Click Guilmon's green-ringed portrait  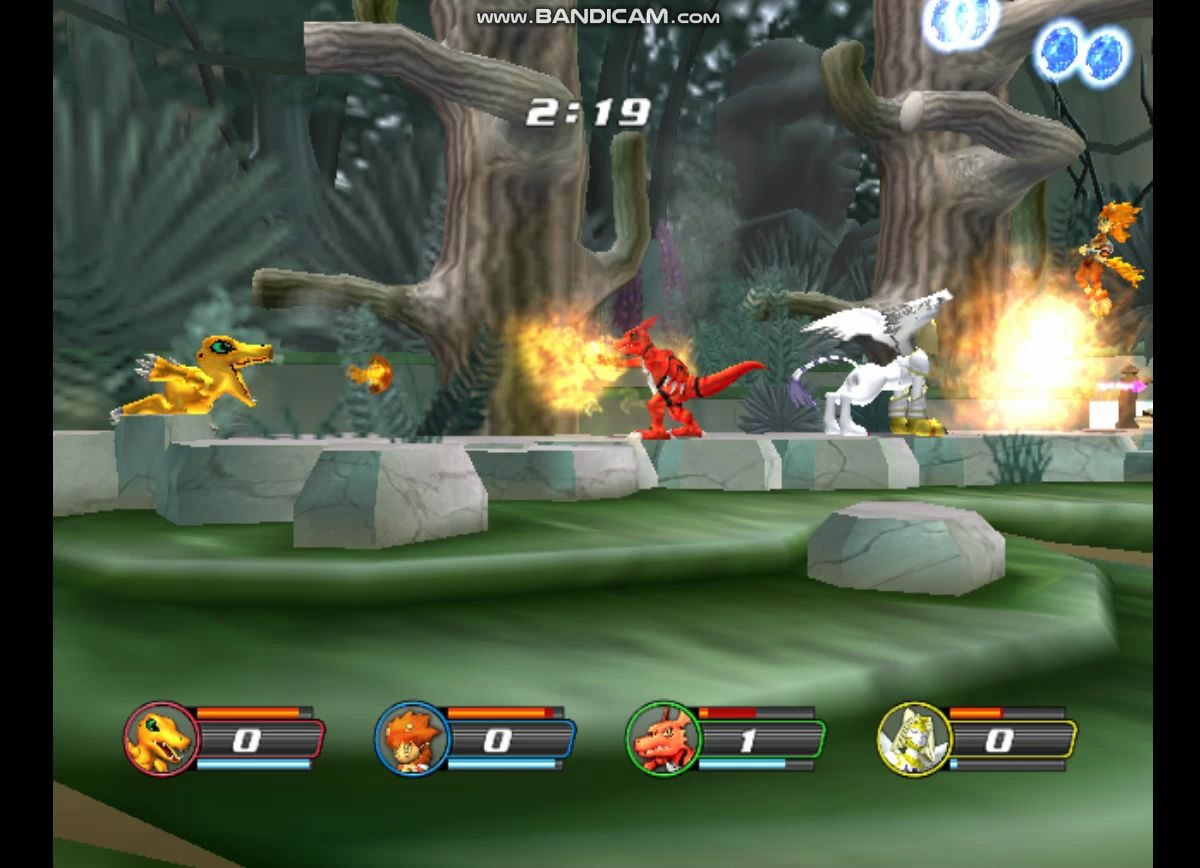tap(663, 740)
